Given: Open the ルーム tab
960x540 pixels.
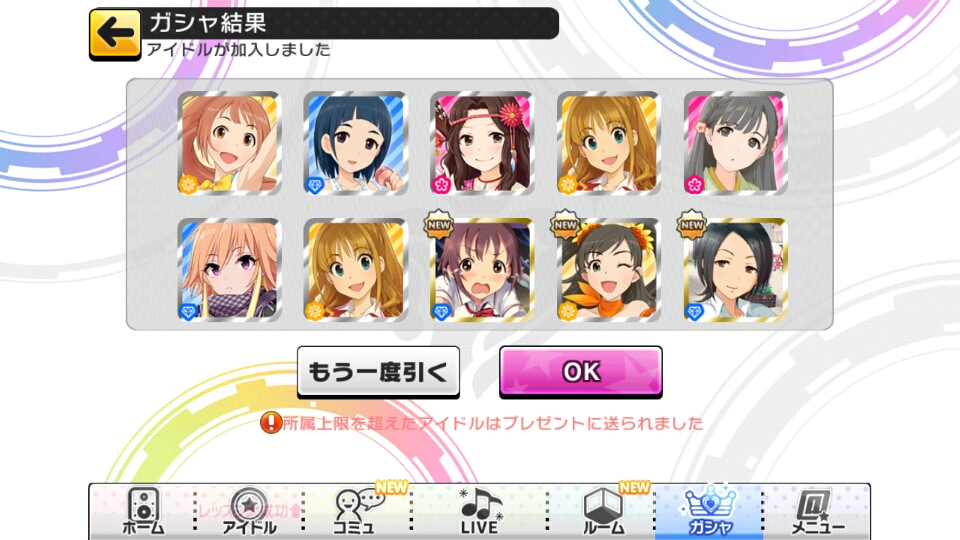Looking at the screenshot, I should pos(603,512).
